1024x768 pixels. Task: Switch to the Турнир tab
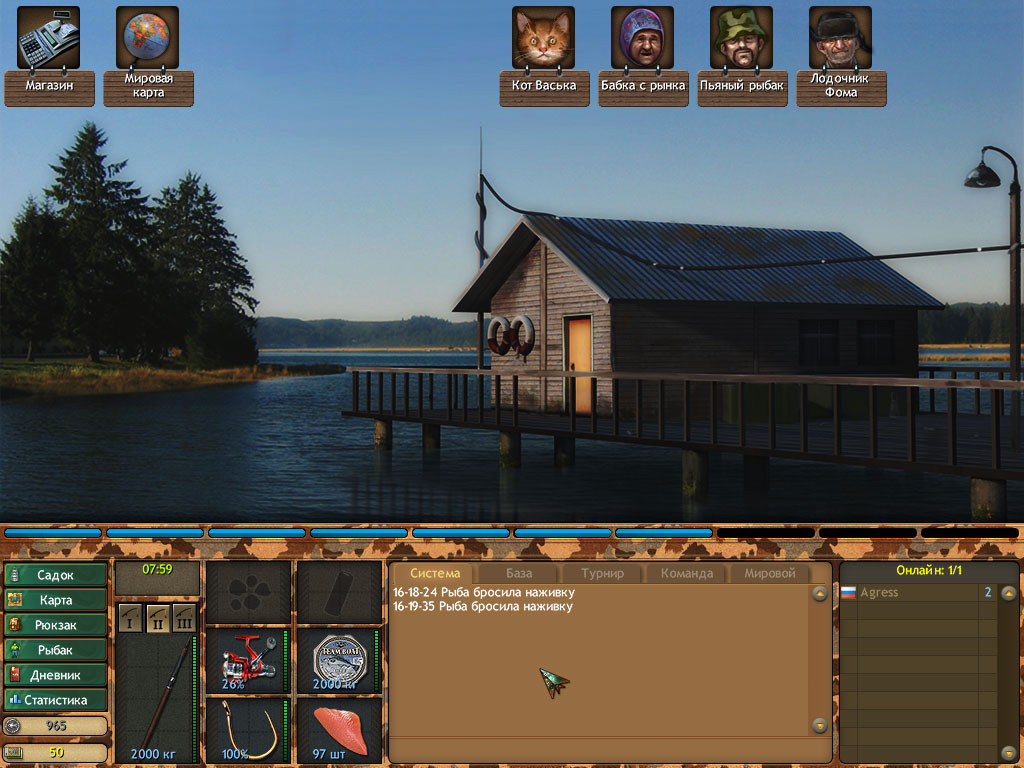[x=602, y=574]
